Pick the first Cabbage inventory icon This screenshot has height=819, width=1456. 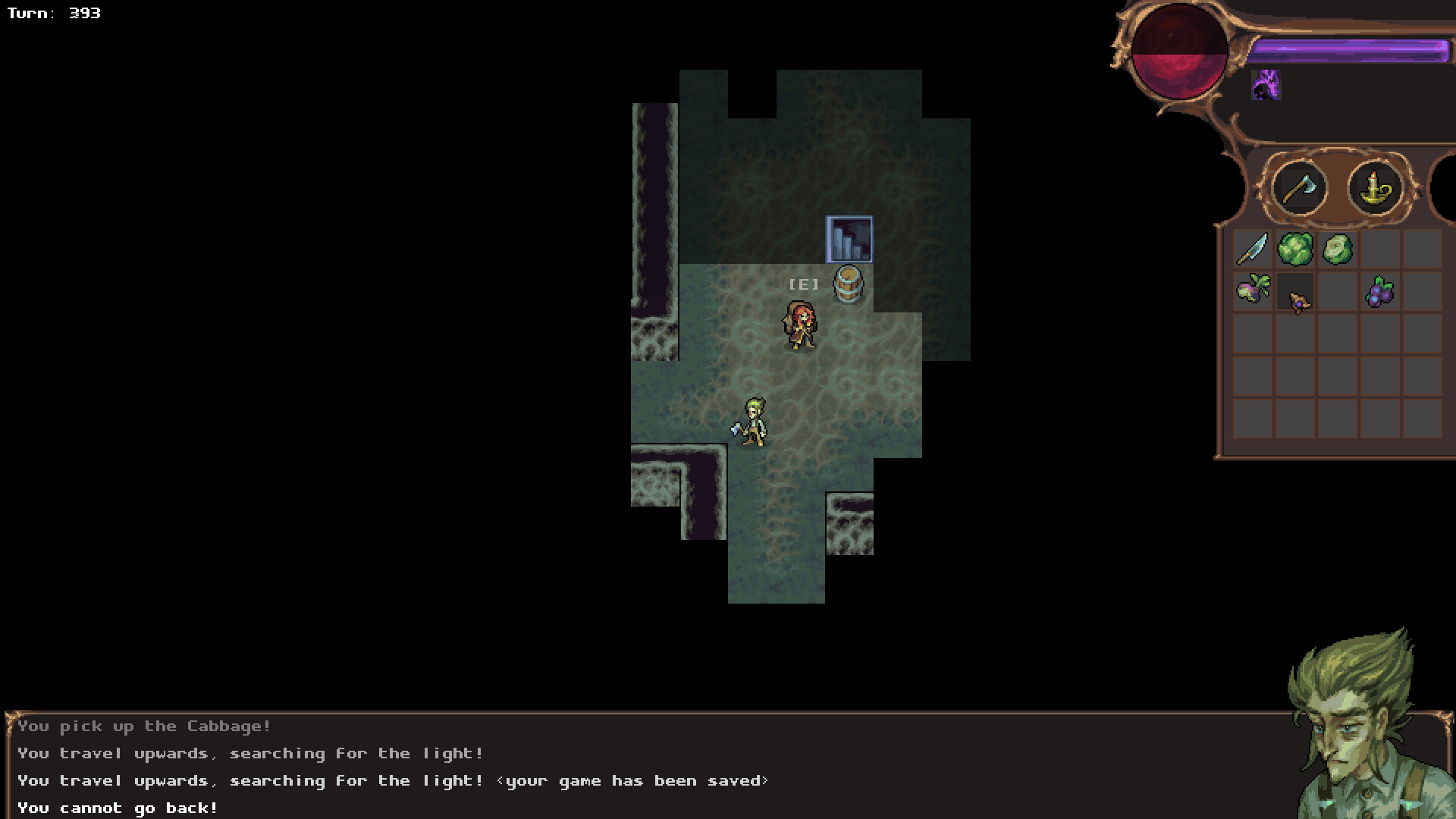click(x=1297, y=249)
